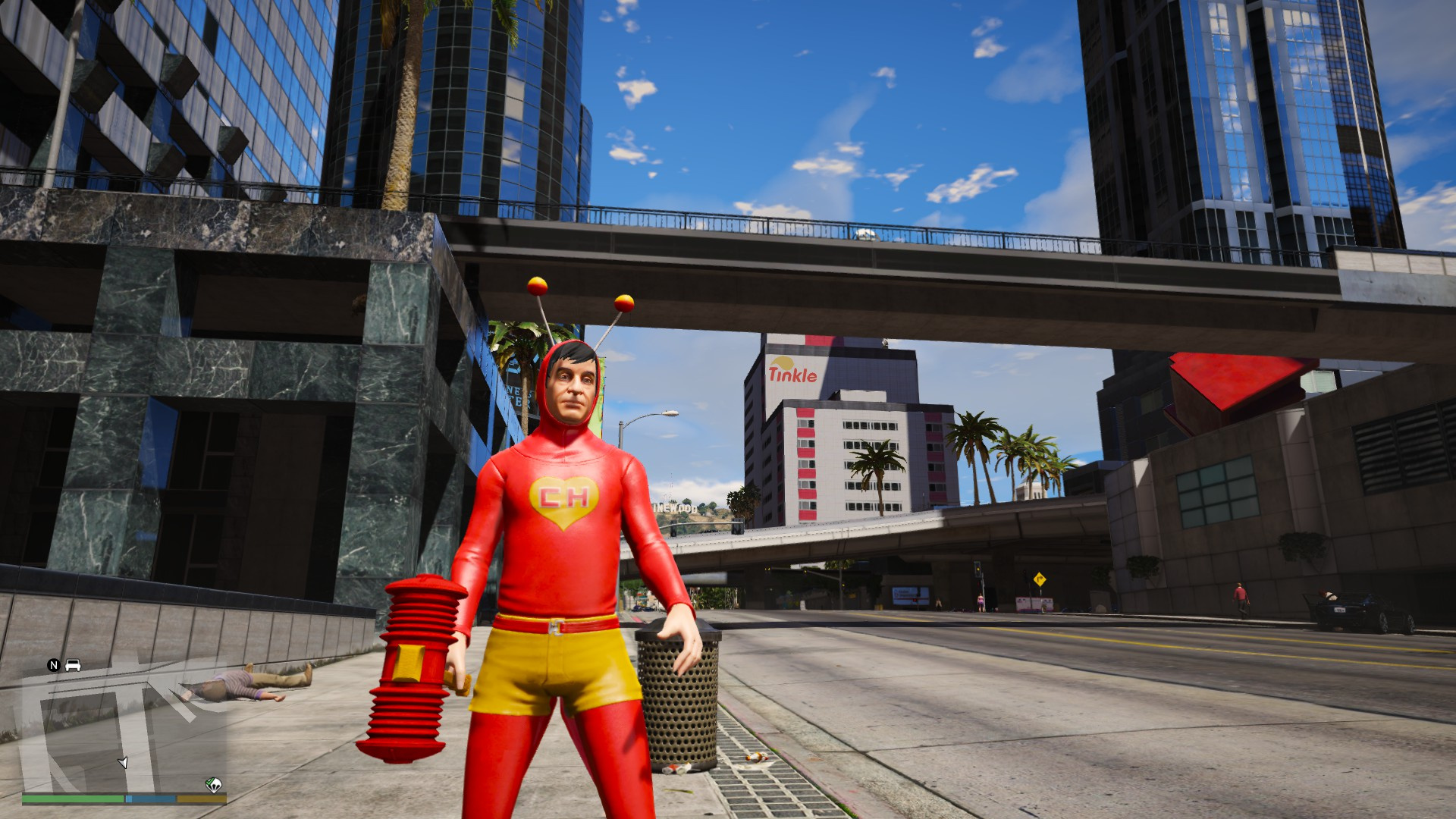Image resolution: width=1456 pixels, height=819 pixels.
Task: Click the player arrow on the minimap
Action: click(x=123, y=761)
